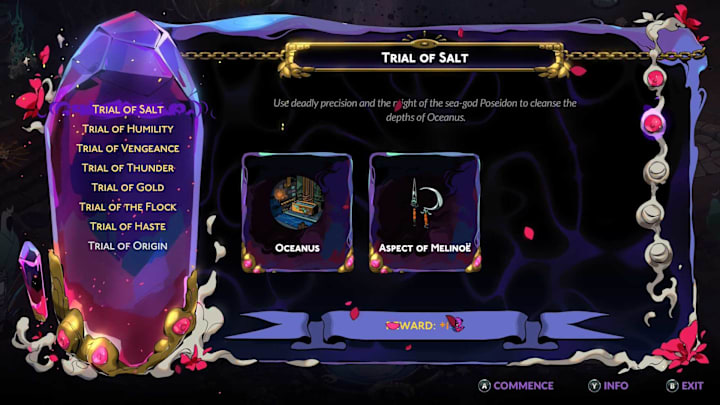Select Trial of Vengeance in list
Screen dimensions: 720x405
(127, 148)
